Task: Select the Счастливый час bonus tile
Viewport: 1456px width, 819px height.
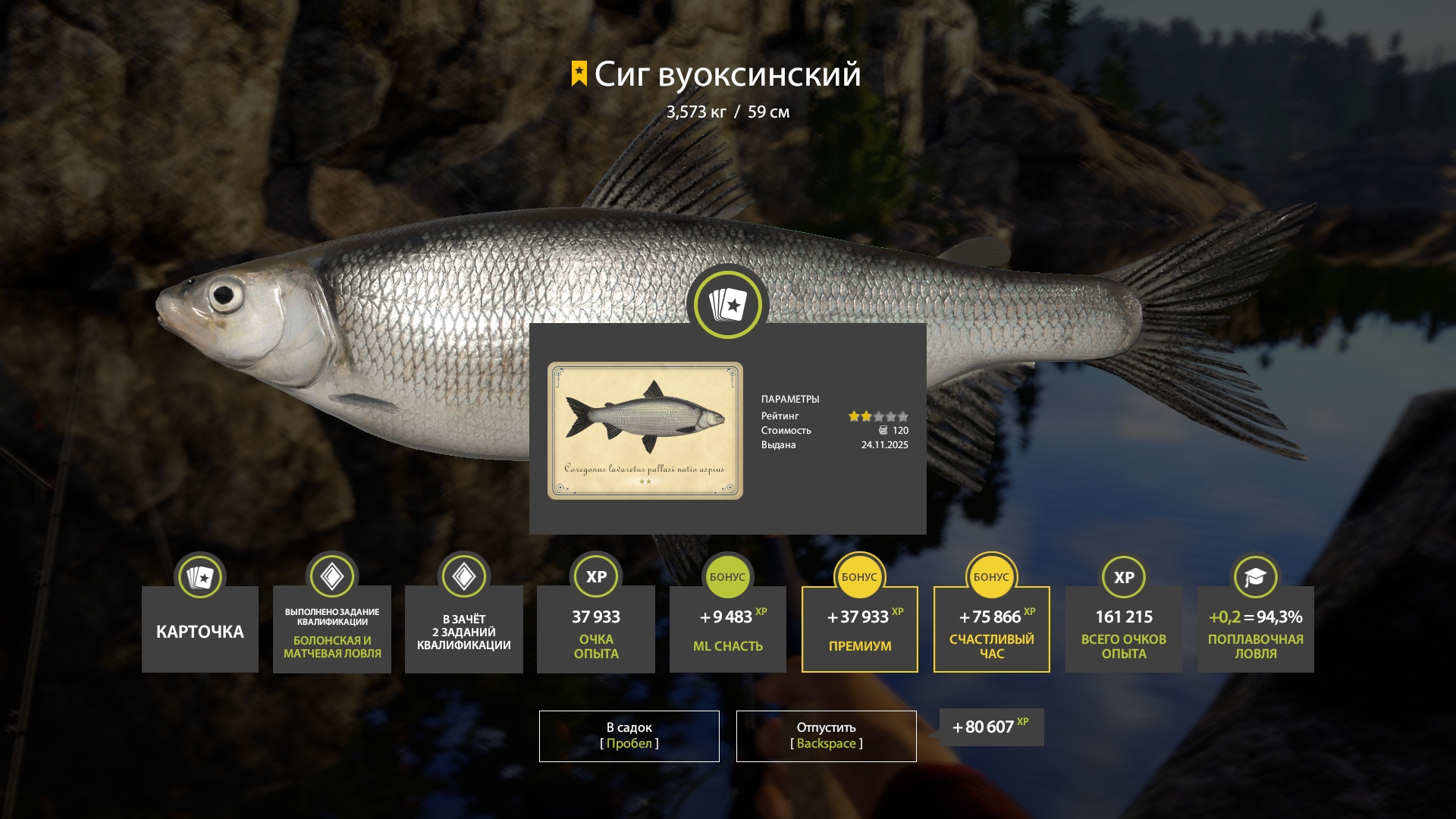Action: point(992,629)
